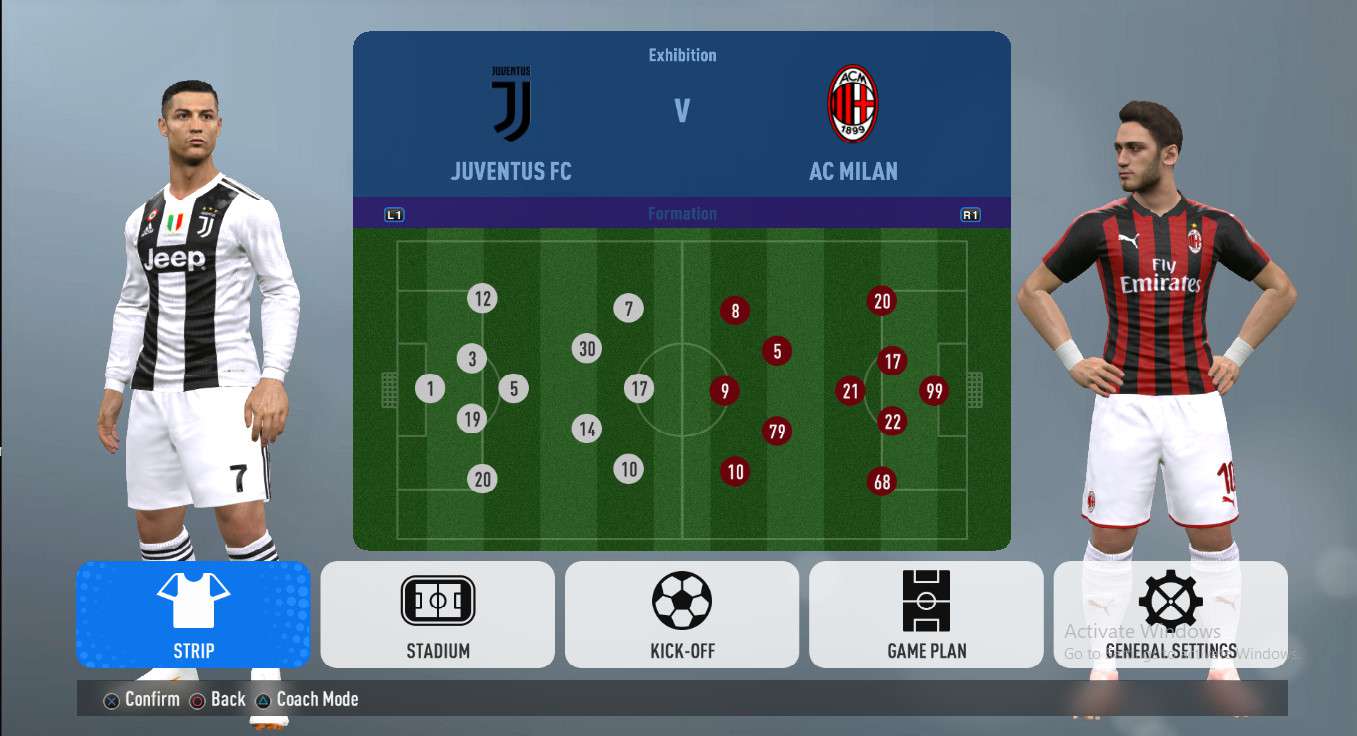The image size is (1357, 736).
Task: Select the Strip menu tile
Action: [x=193, y=614]
